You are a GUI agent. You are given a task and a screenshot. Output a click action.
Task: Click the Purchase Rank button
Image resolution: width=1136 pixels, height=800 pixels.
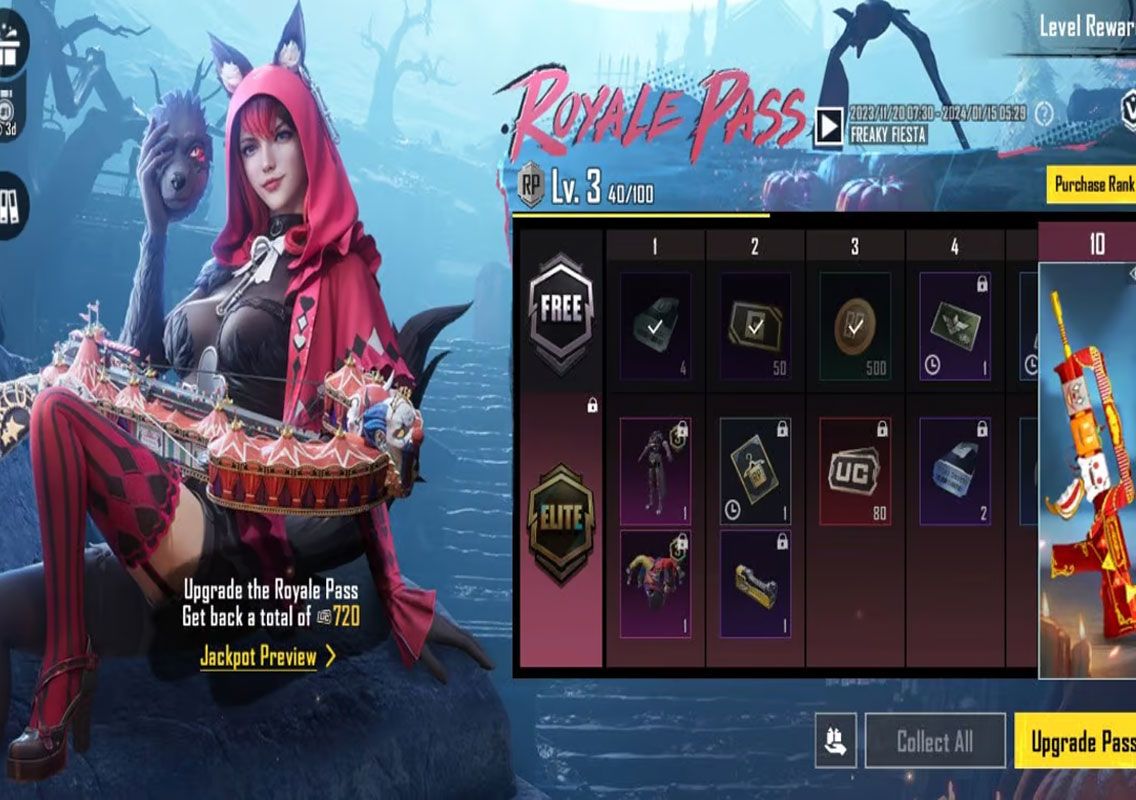[1092, 184]
